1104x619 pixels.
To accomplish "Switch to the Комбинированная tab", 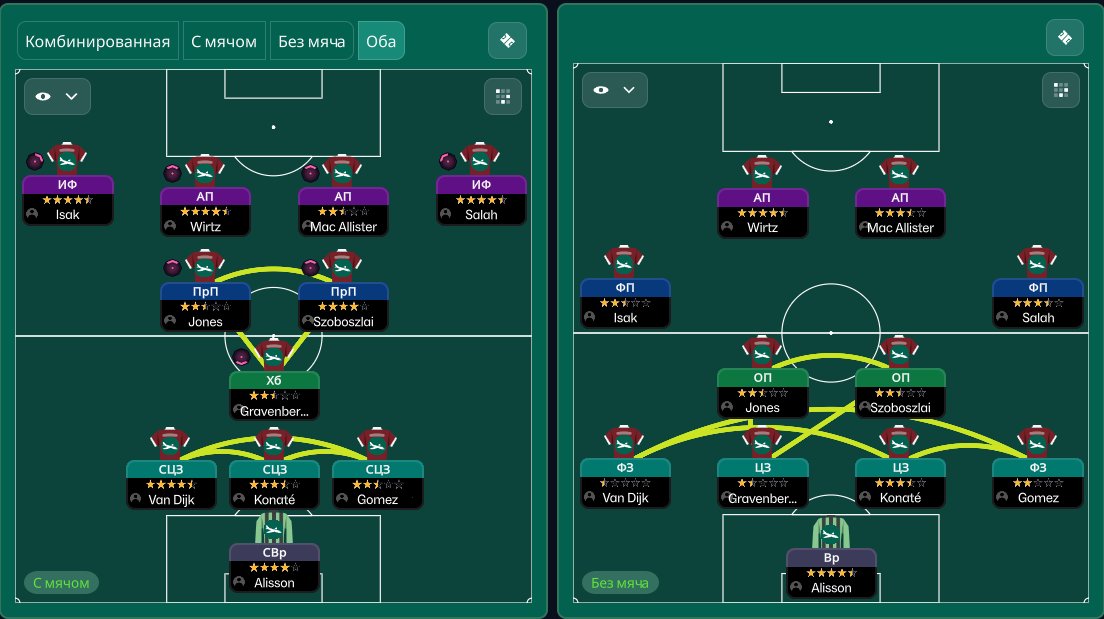I will click(98, 41).
